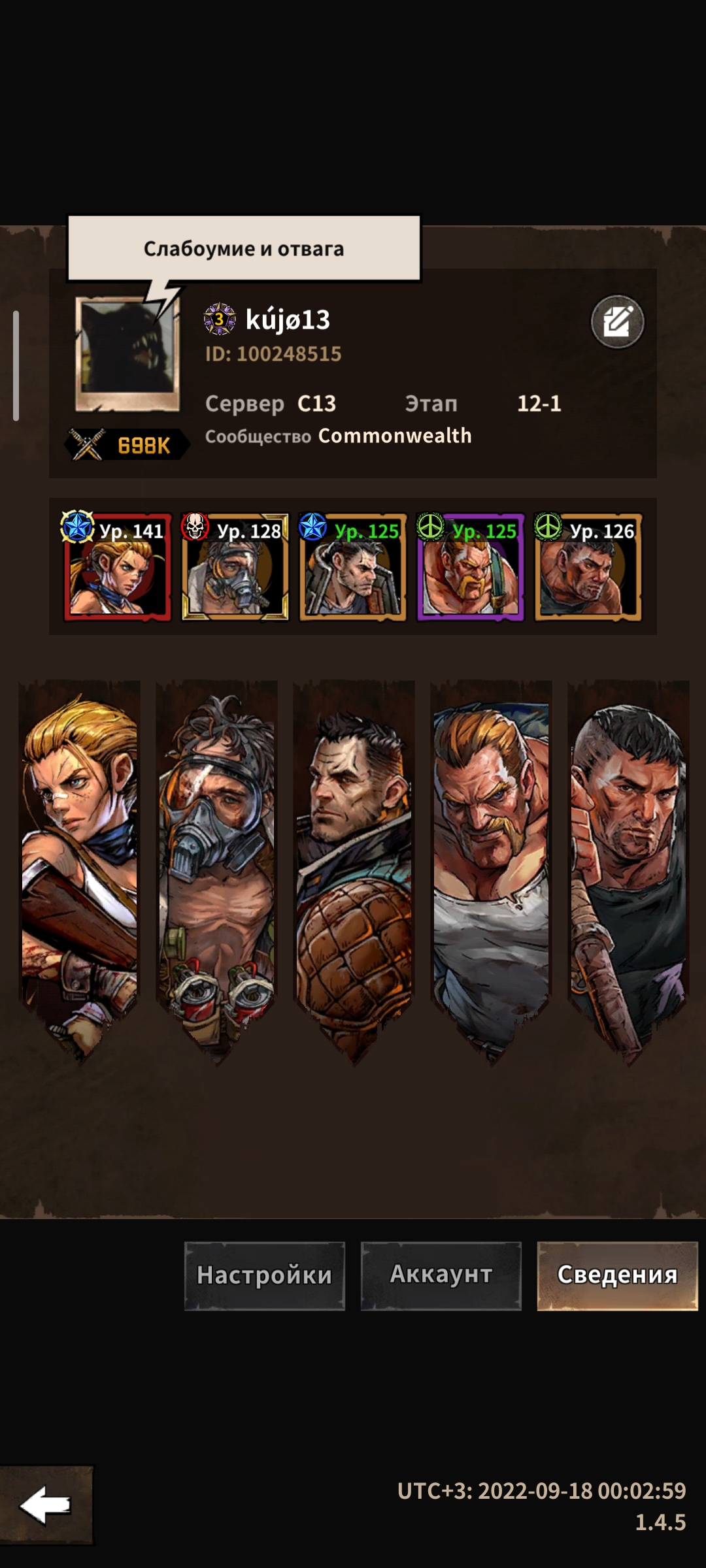View the blonde woman hero banner
This screenshot has width=706, height=1568.
click(x=80, y=862)
